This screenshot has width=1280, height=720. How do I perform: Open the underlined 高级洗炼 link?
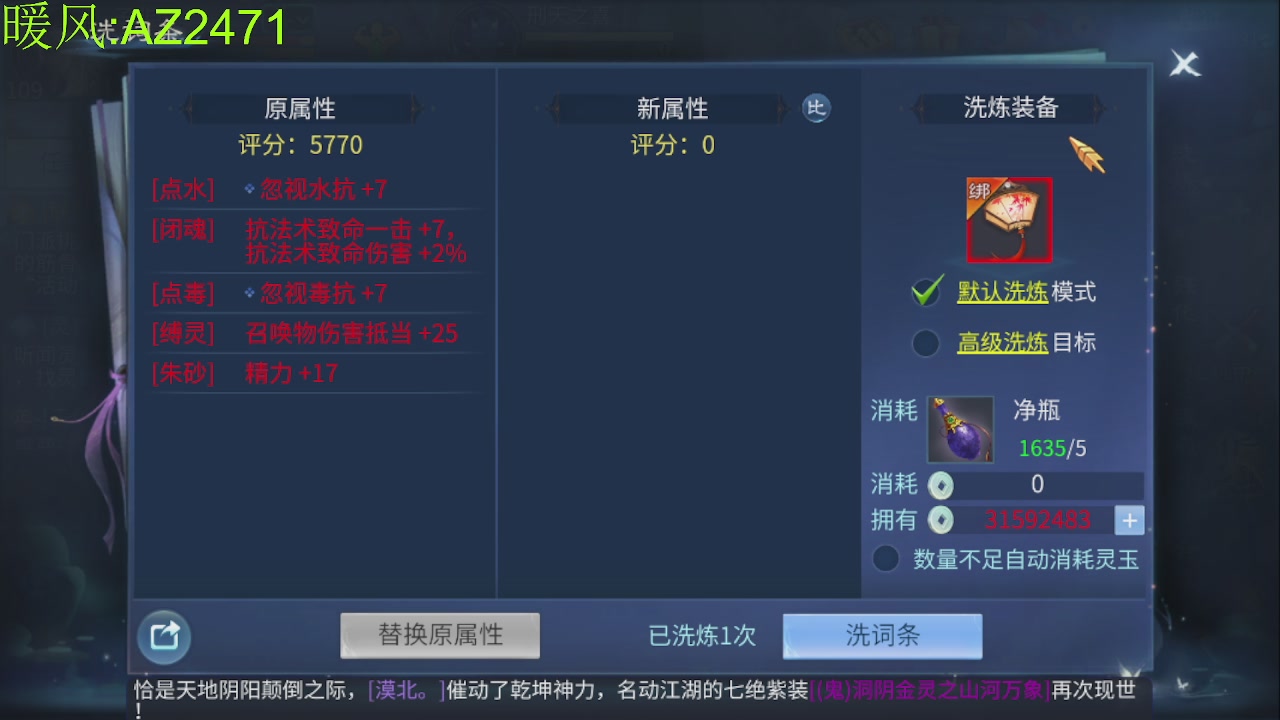pyautogui.click(x=1000, y=342)
